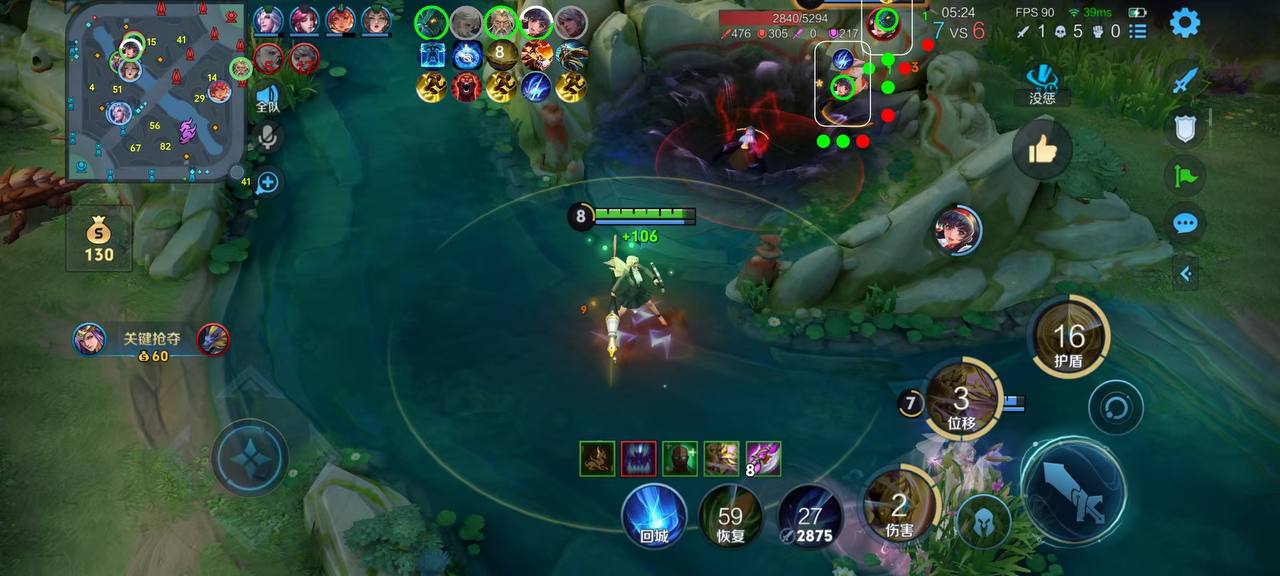Image resolution: width=1280 pixels, height=576 pixels.
Task: Open the quick chat speech bubble
Action: coord(1185,223)
